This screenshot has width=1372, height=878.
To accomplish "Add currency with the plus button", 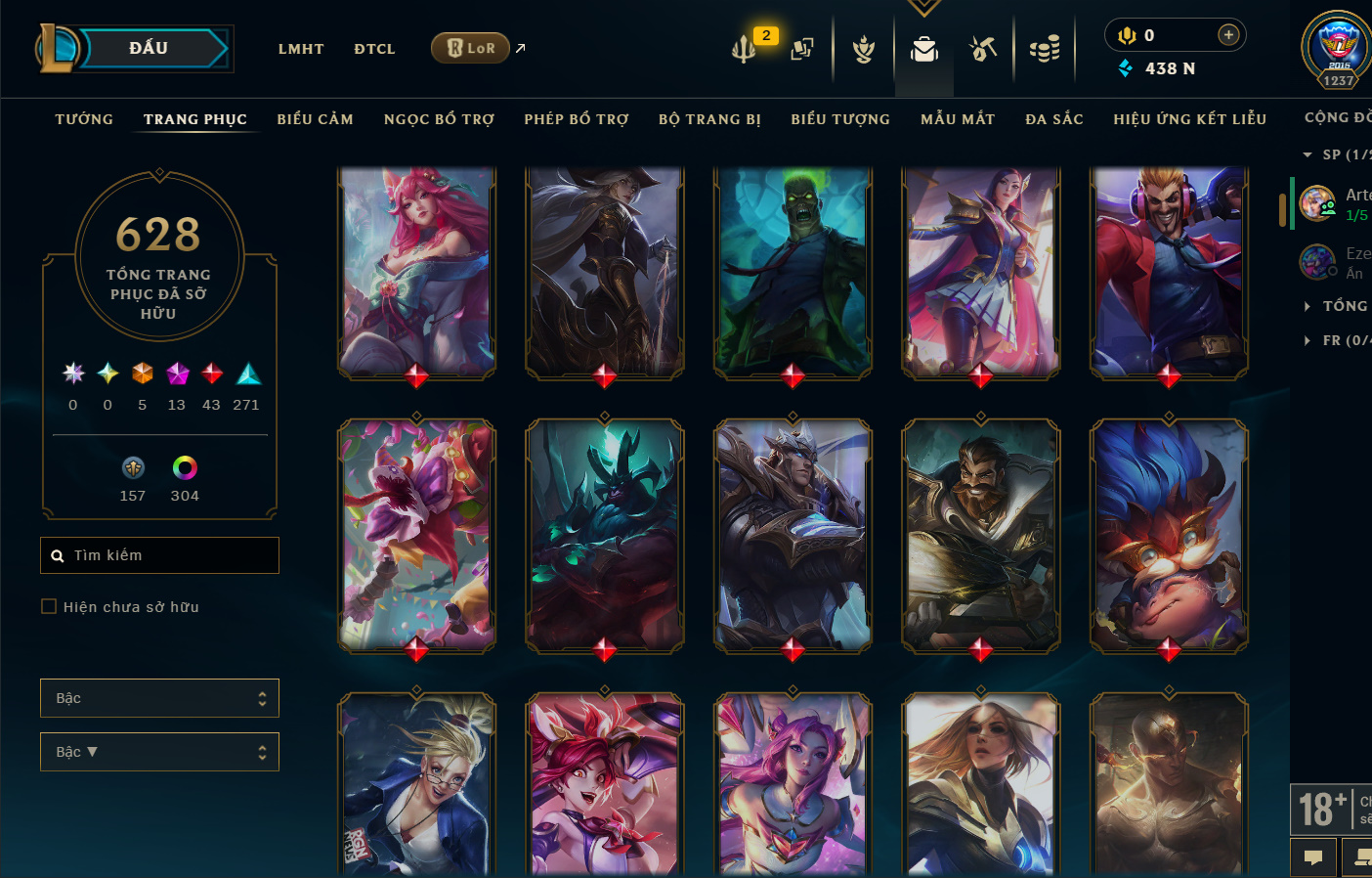I will pyautogui.click(x=1228, y=35).
